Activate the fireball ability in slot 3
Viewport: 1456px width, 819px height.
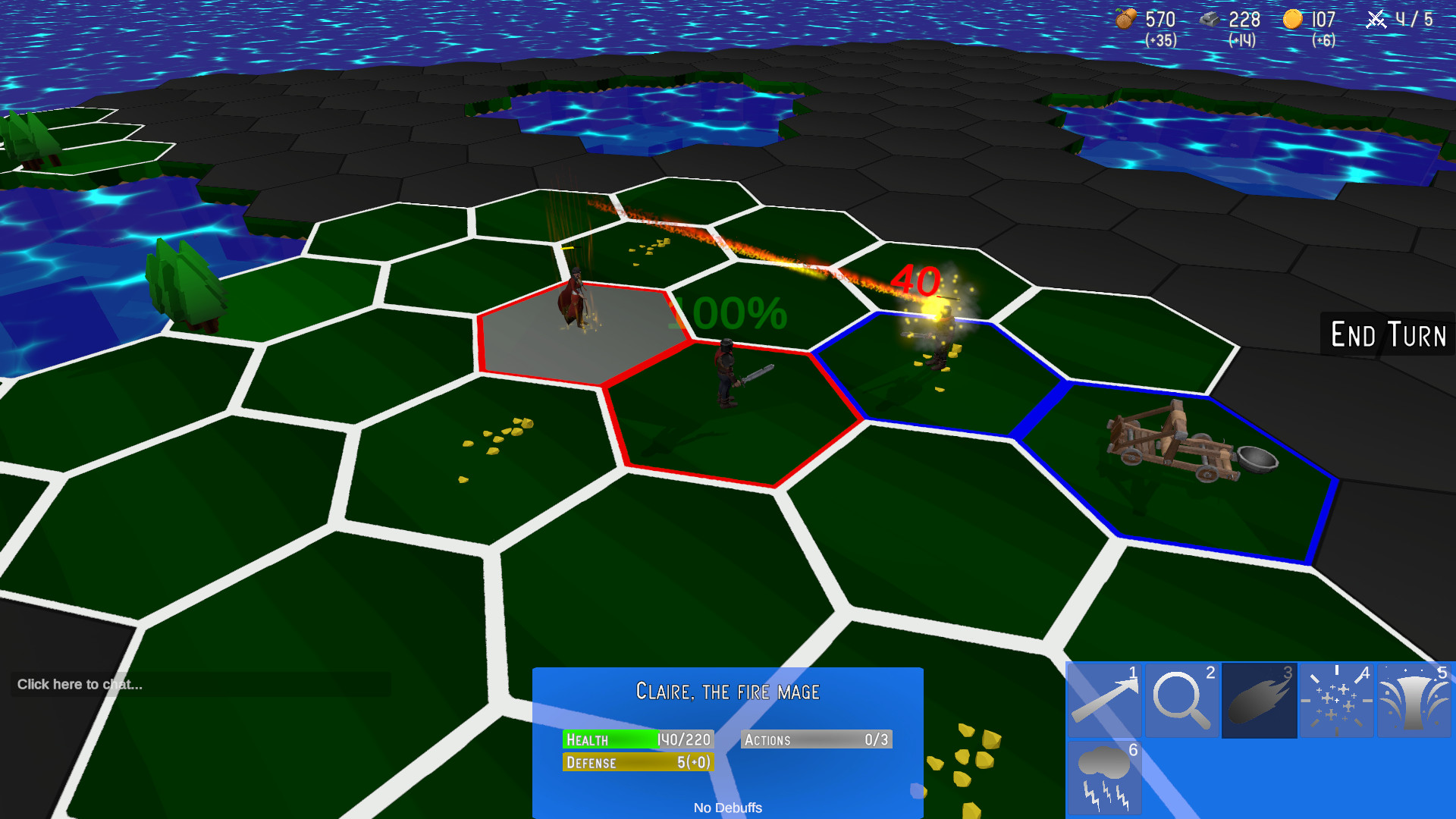(x=1258, y=700)
